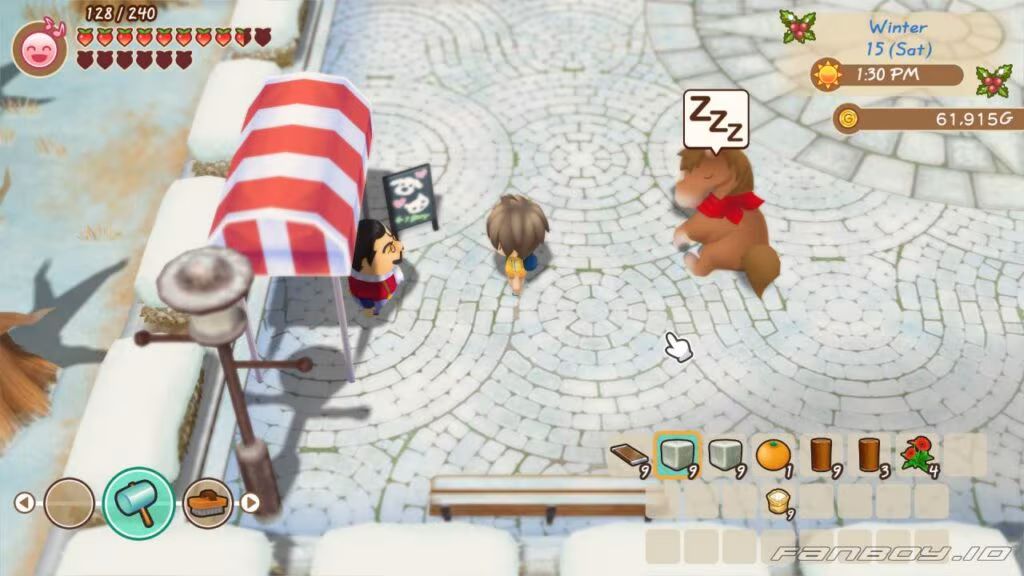Screen dimensions: 1024x576
Task: Choose the brush tool icon
Action: pos(209,502)
